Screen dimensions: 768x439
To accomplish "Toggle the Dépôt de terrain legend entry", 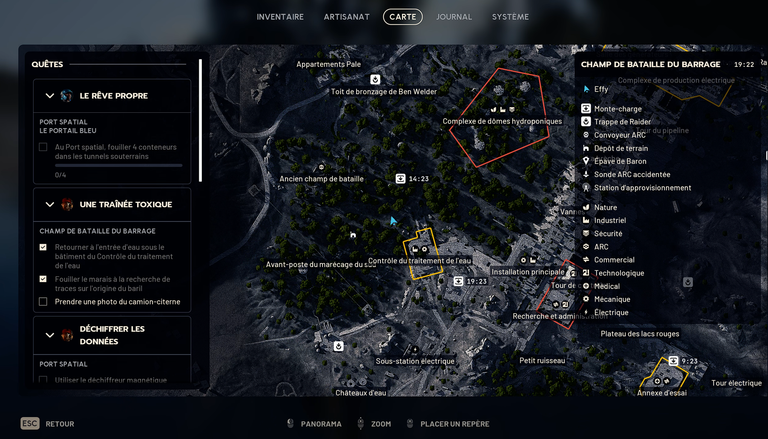I will click(620, 148).
